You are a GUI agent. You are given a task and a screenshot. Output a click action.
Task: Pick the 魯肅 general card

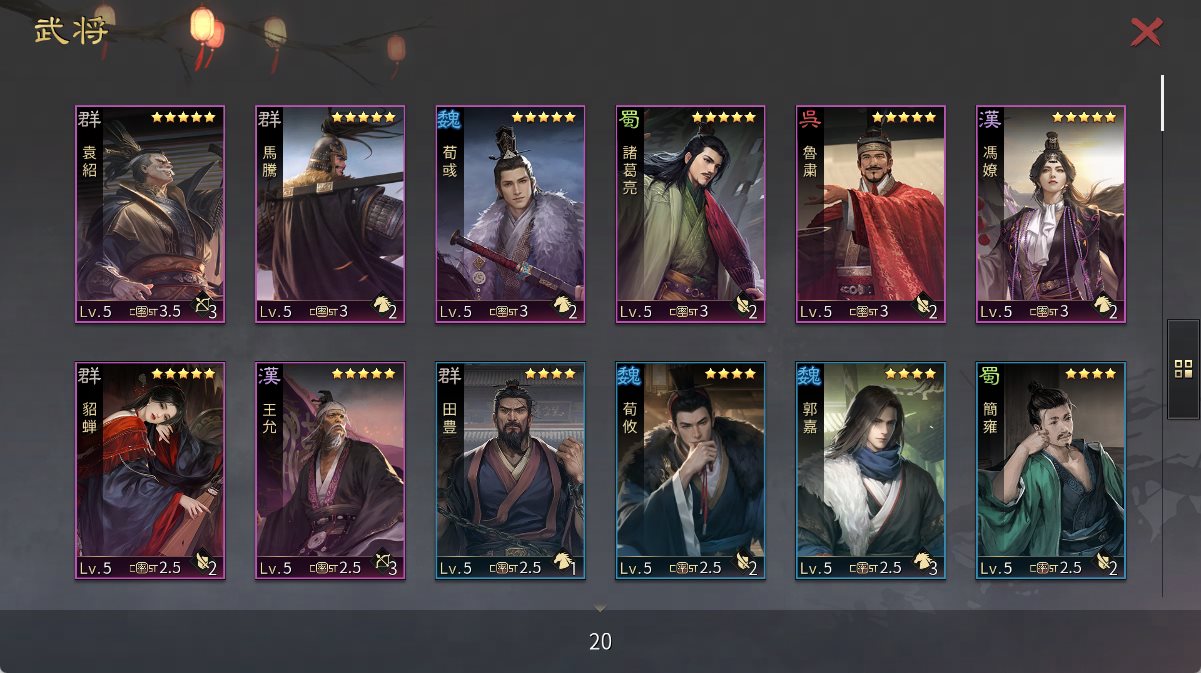870,214
